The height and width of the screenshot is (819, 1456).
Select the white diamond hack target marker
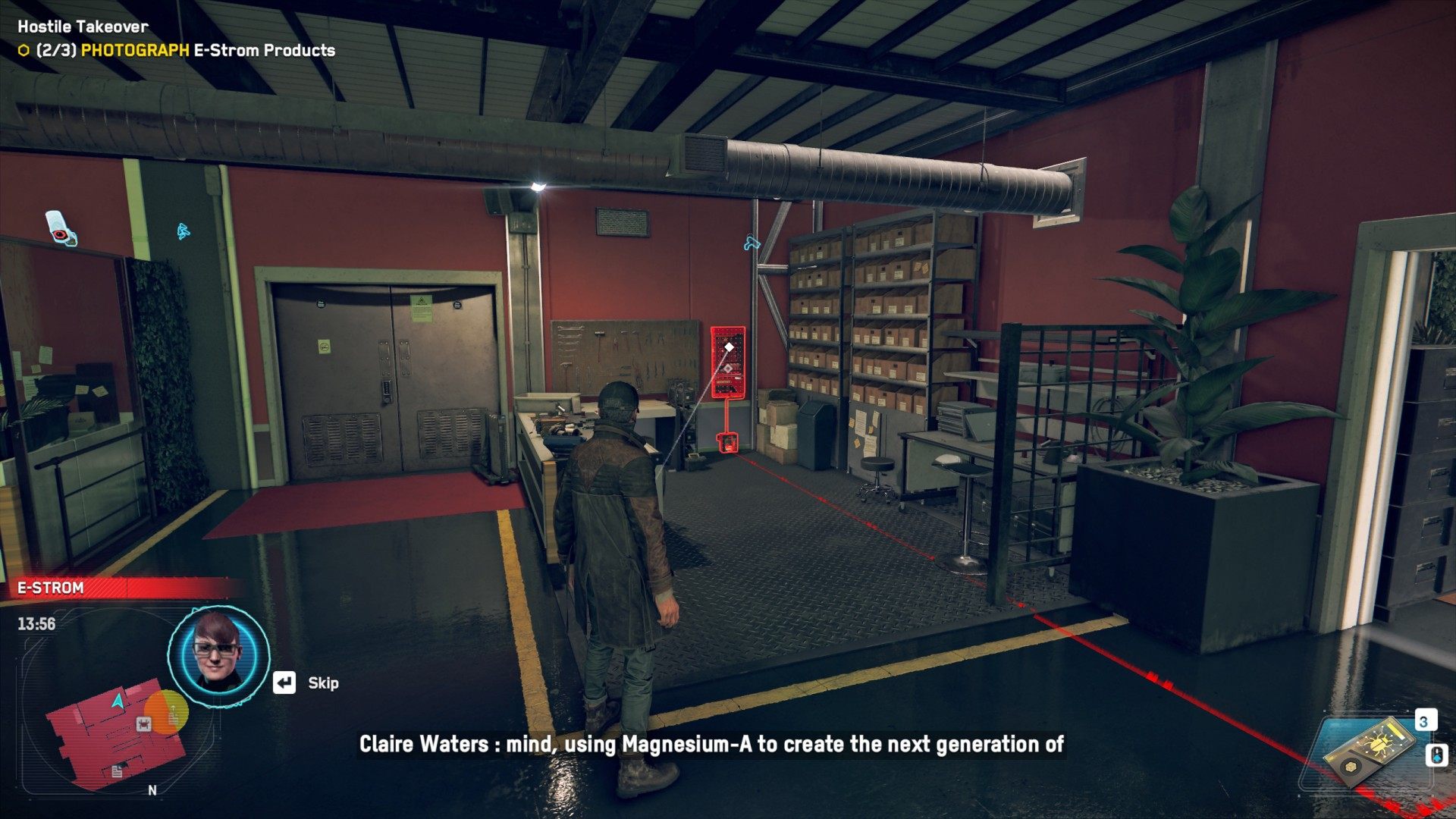pyautogui.click(x=729, y=347)
